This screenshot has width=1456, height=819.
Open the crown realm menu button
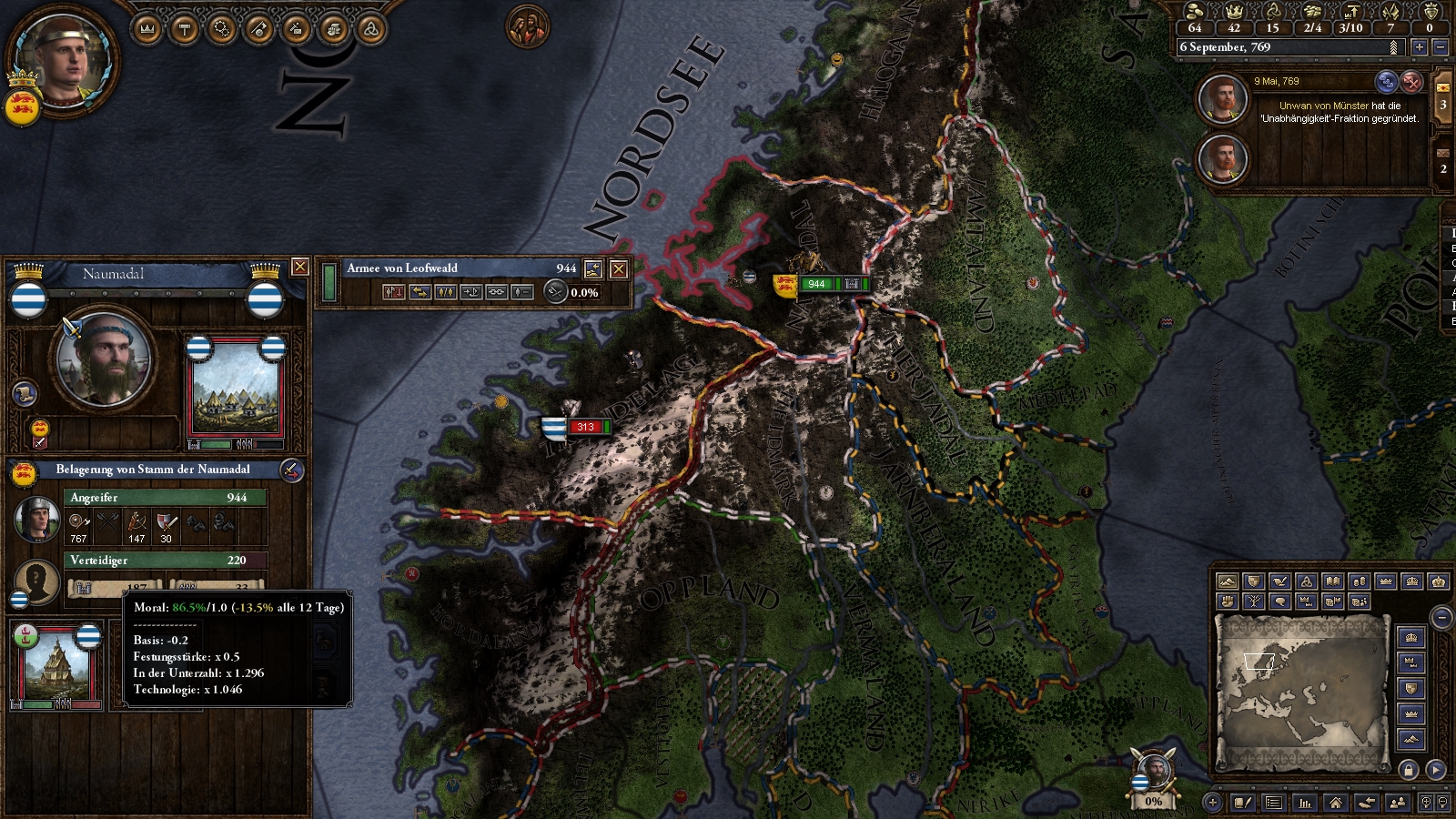pyautogui.click(x=147, y=29)
